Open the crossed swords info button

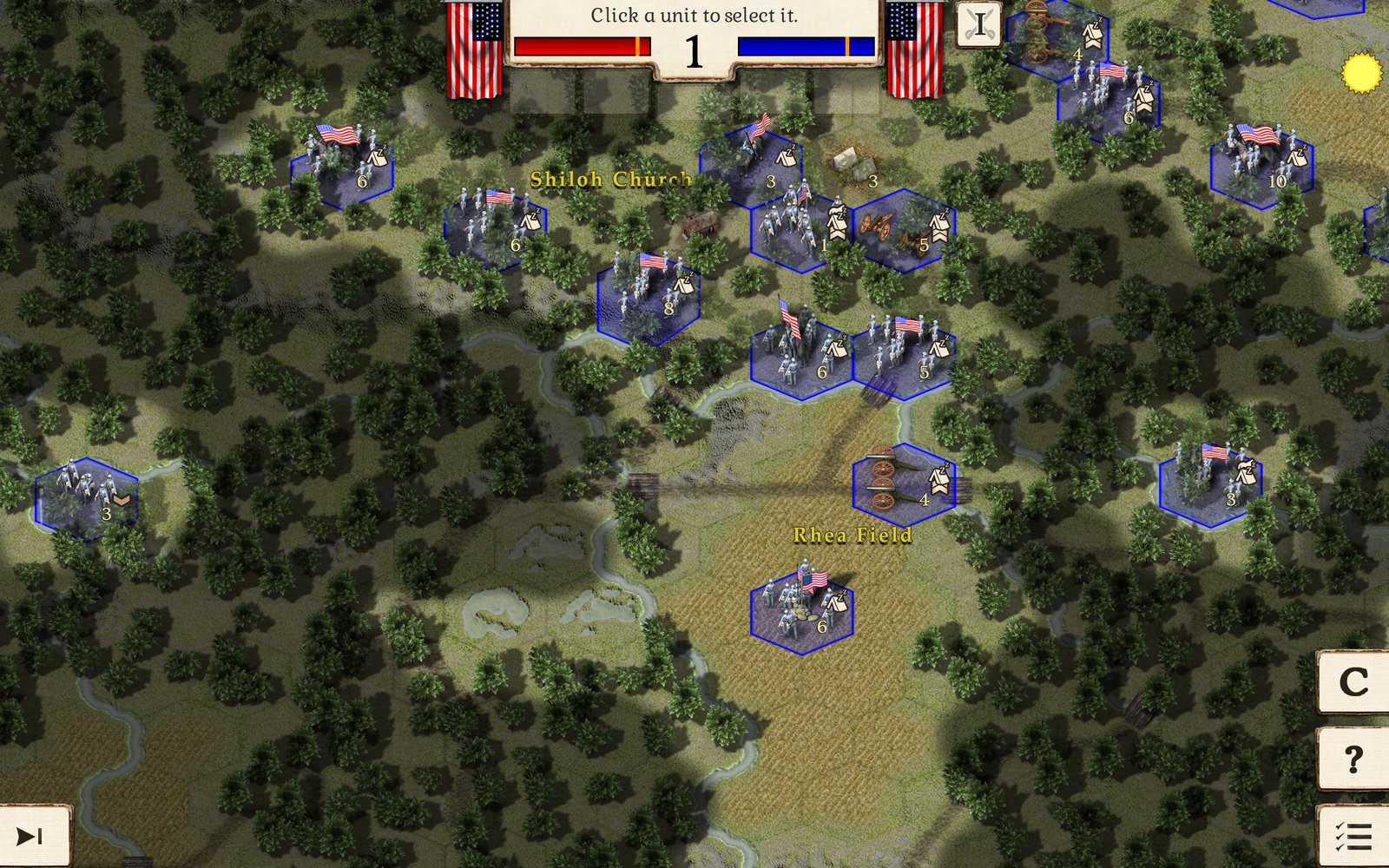(x=979, y=24)
